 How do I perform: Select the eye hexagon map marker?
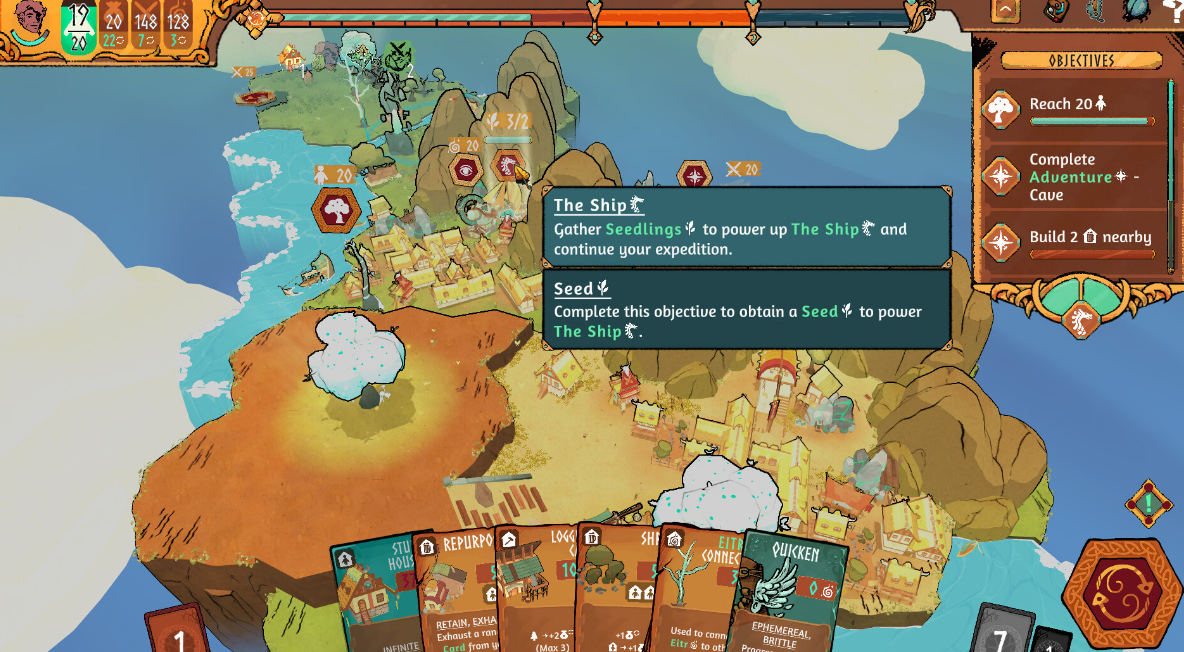pos(465,170)
